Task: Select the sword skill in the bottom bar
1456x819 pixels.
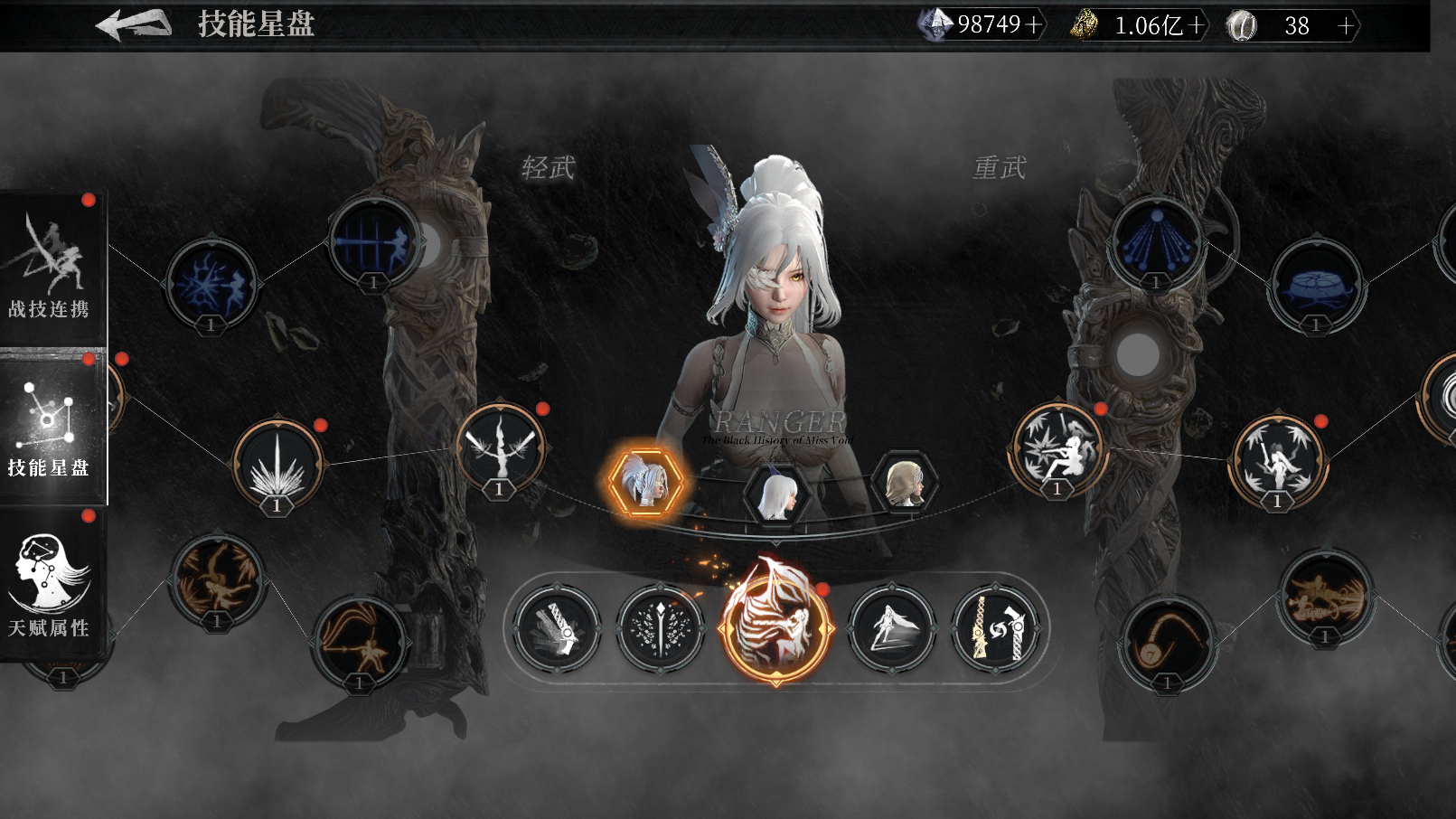Action: [x=556, y=627]
